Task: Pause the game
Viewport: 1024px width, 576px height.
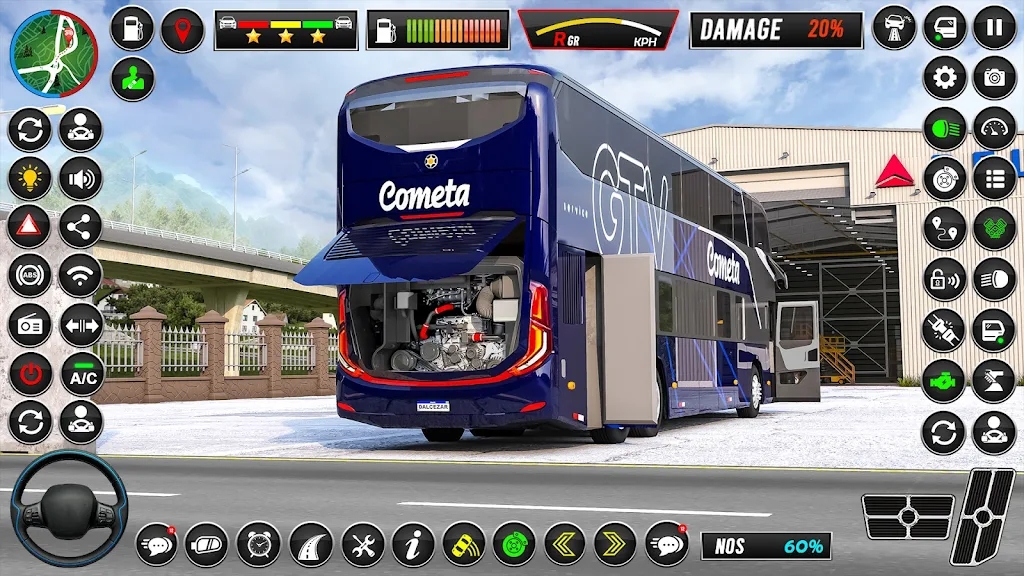Action: pos(994,27)
